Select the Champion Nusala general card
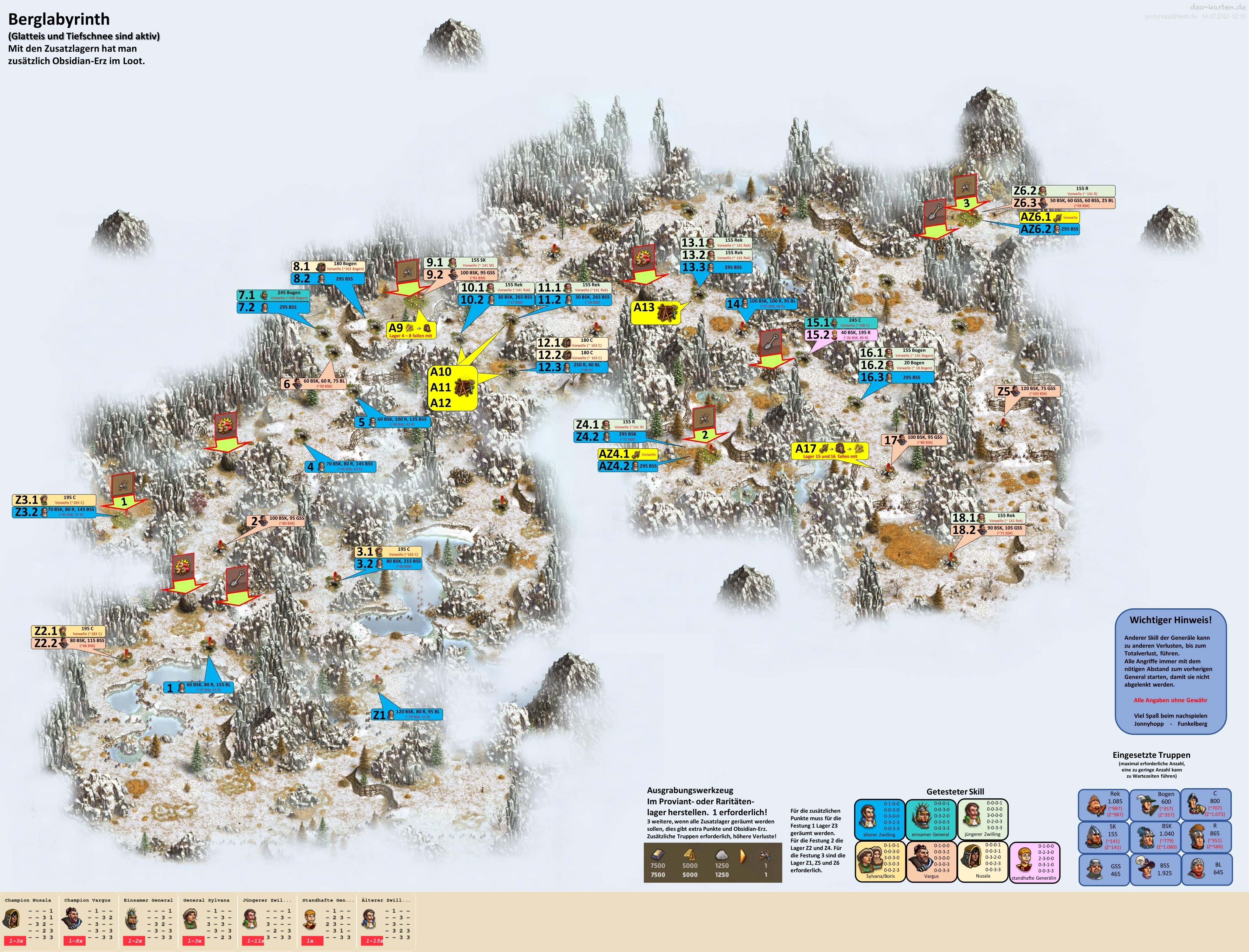The image size is (1249, 952). click(29, 921)
